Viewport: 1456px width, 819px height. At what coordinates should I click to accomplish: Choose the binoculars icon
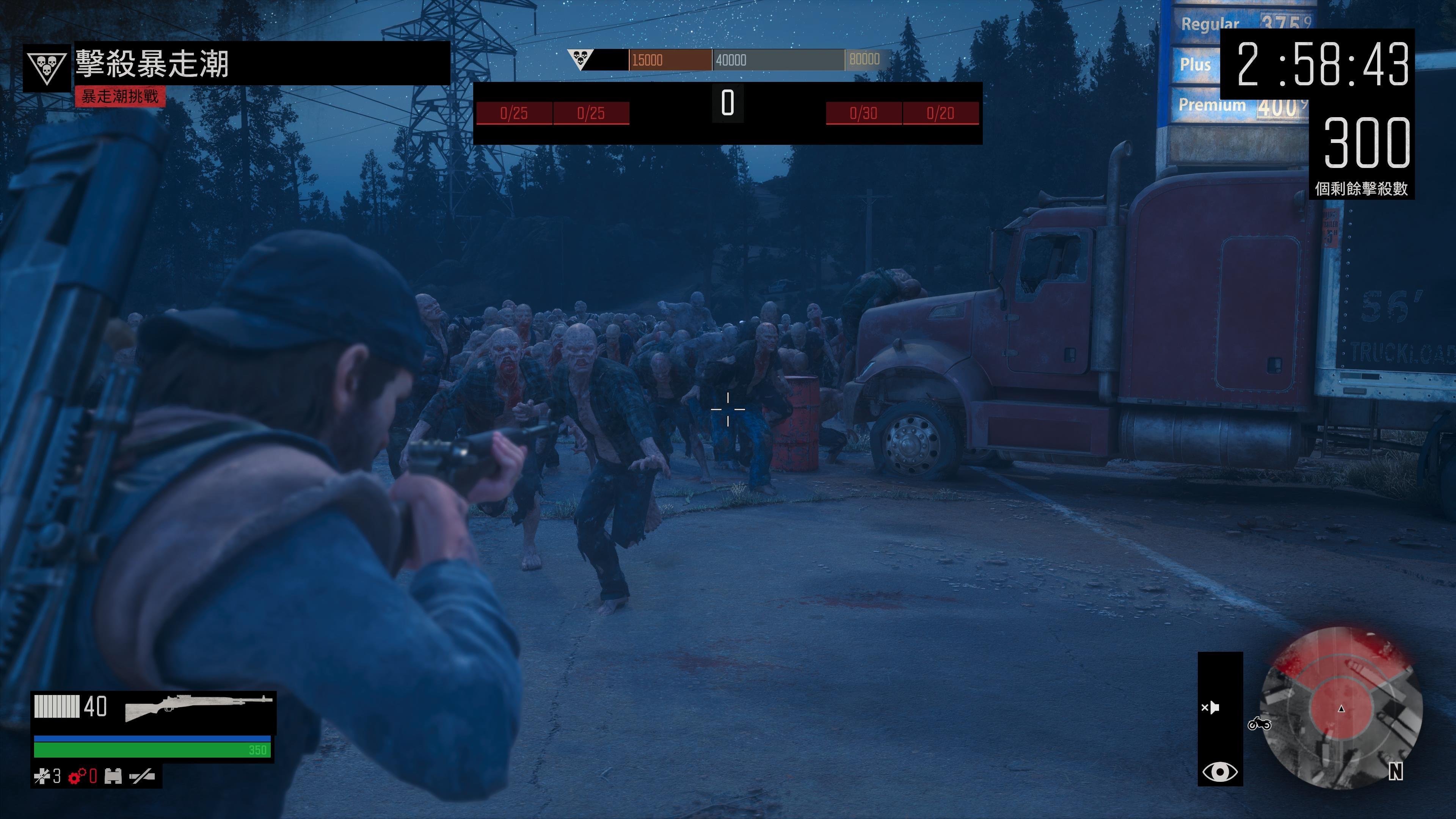(113, 777)
